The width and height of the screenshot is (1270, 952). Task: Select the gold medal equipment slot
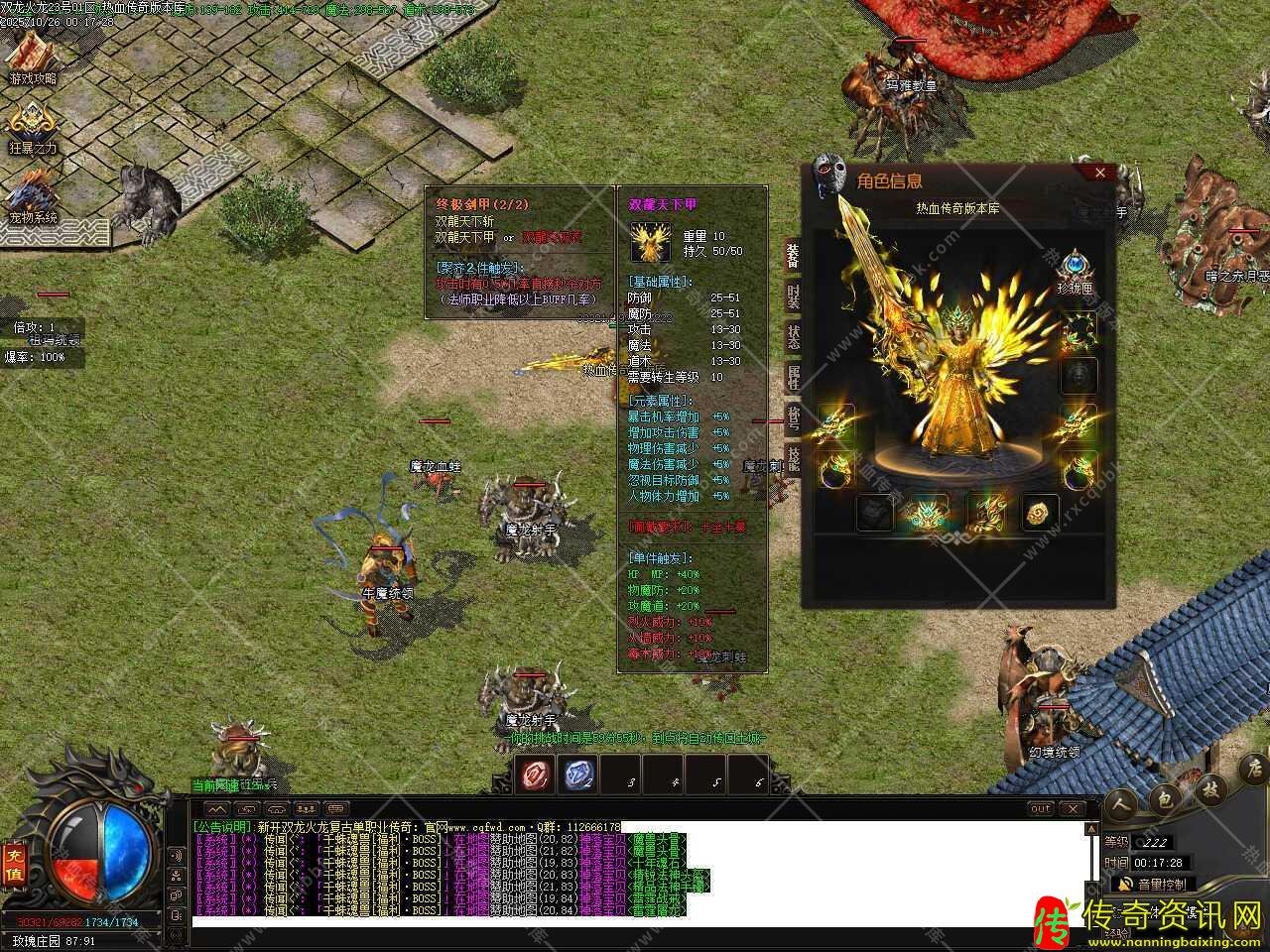click(1041, 513)
